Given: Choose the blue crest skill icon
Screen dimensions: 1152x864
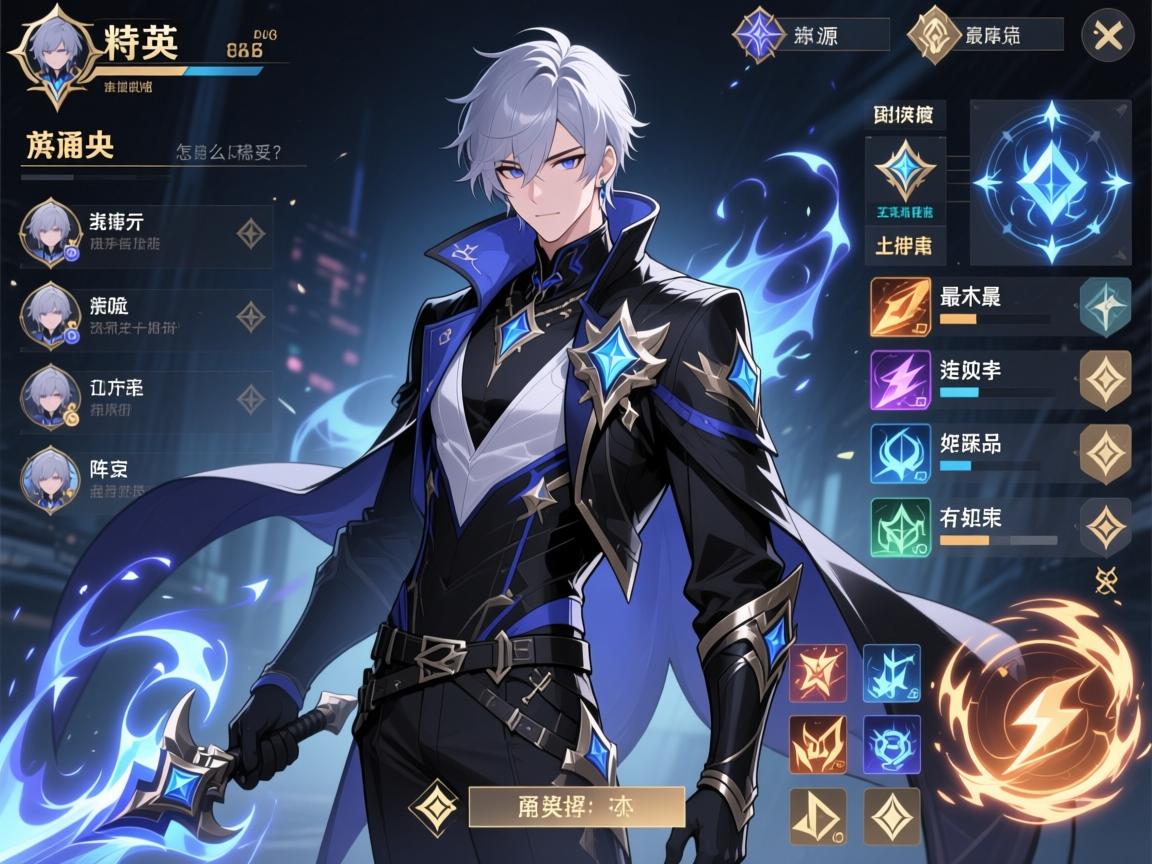Looking at the screenshot, I should pos(900,453).
